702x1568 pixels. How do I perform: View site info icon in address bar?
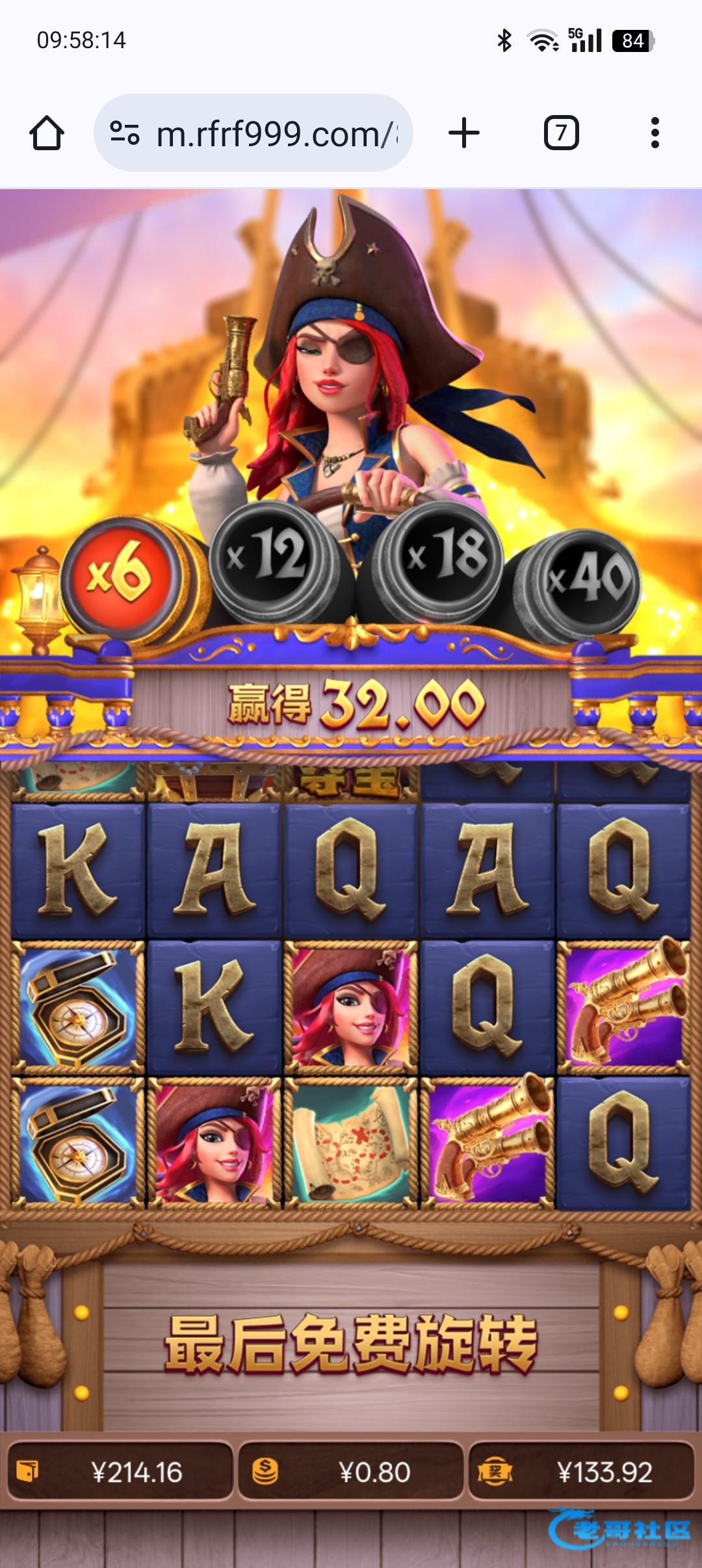click(x=125, y=133)
